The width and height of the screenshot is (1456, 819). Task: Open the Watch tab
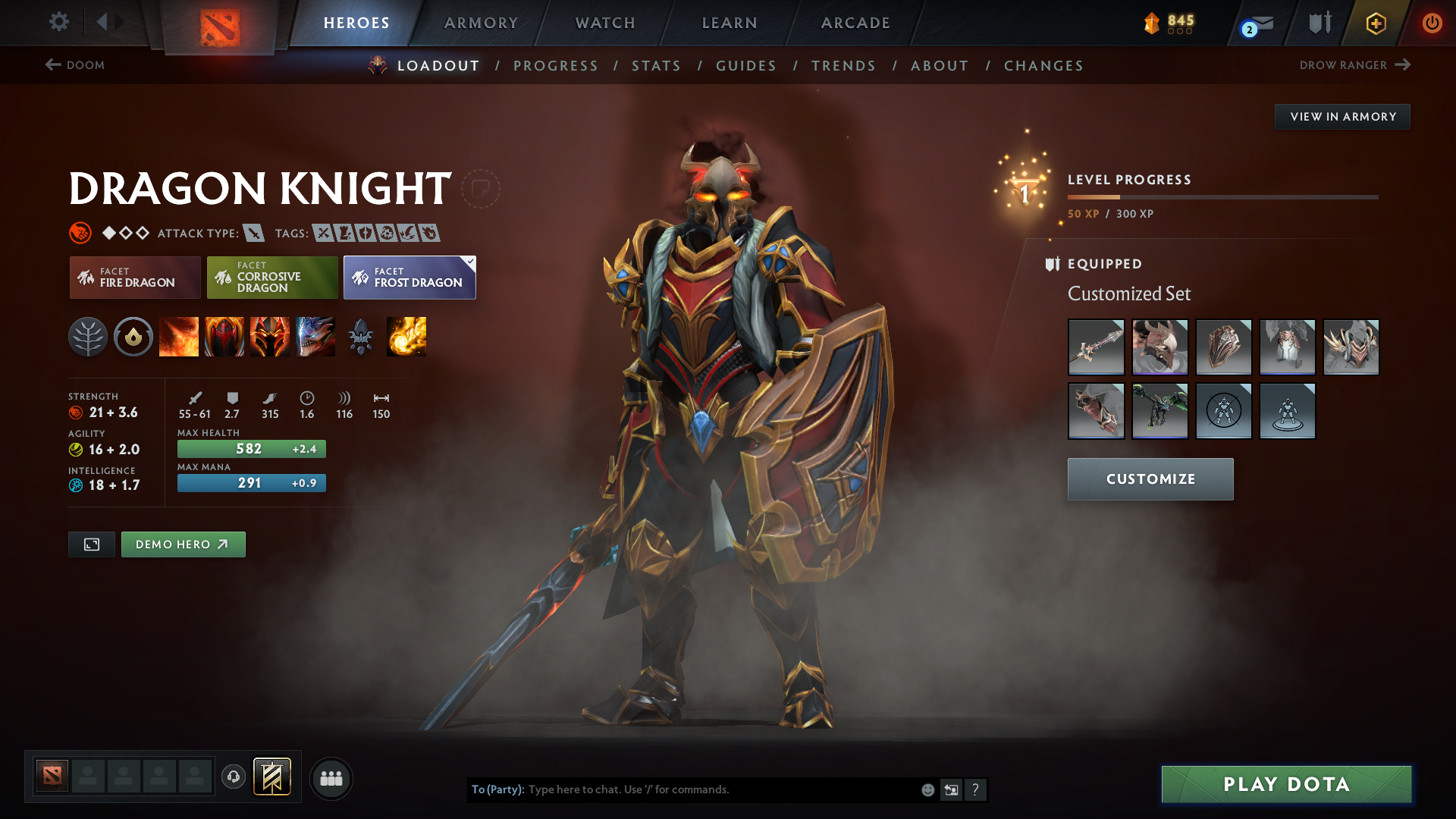[605, 23]
